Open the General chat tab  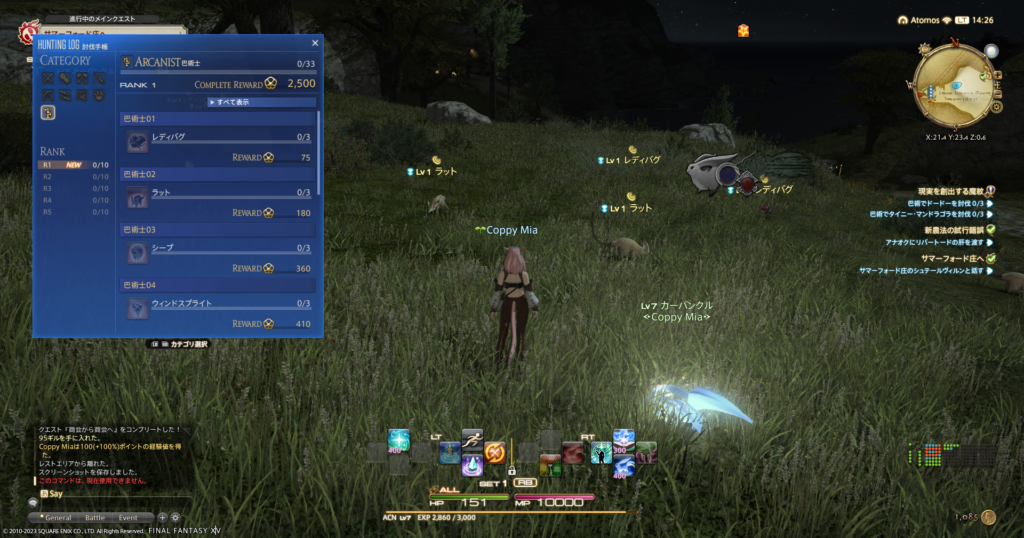click(x=58, y=517)
